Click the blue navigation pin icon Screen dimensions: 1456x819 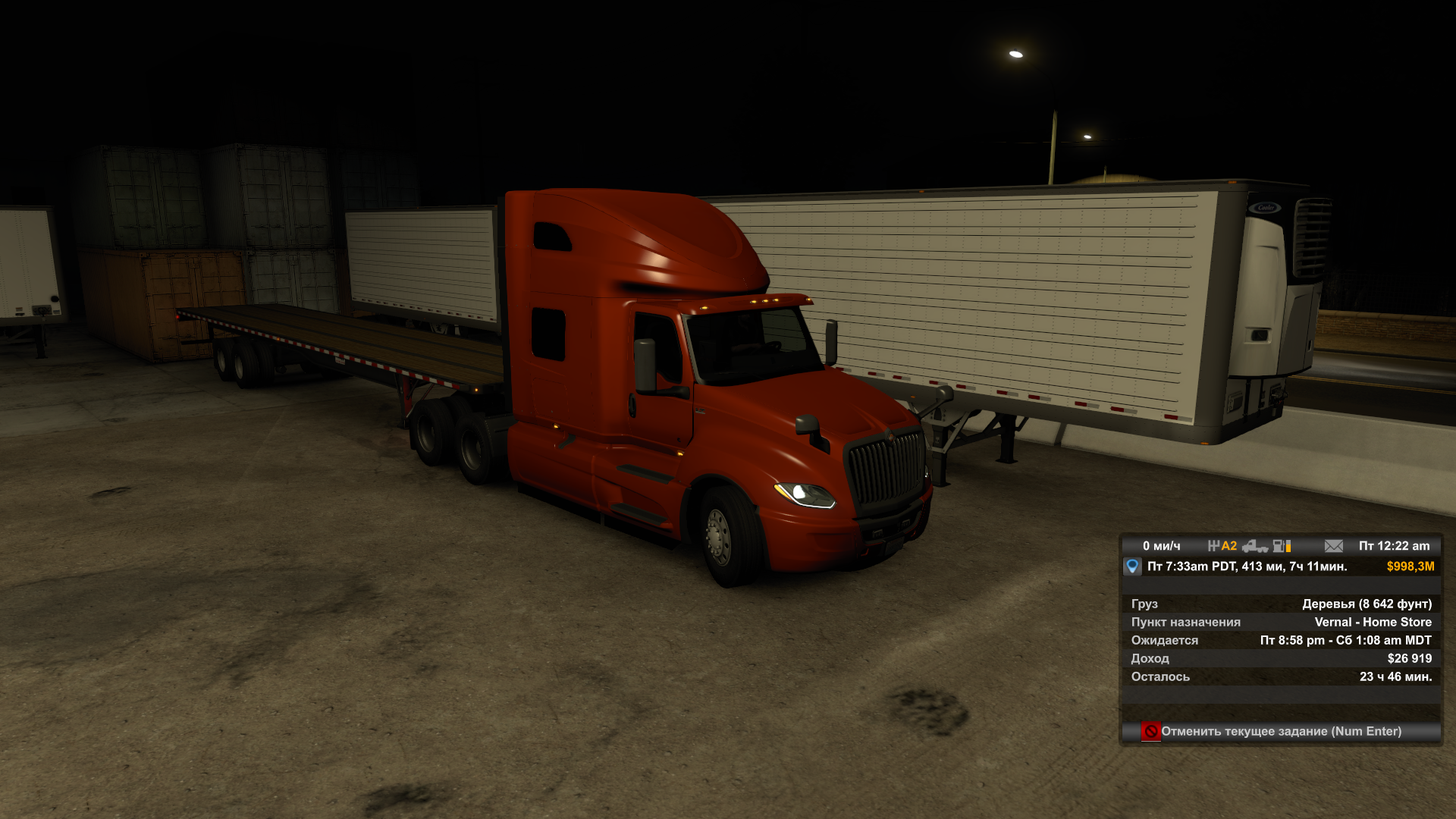tap(1132, 566)
